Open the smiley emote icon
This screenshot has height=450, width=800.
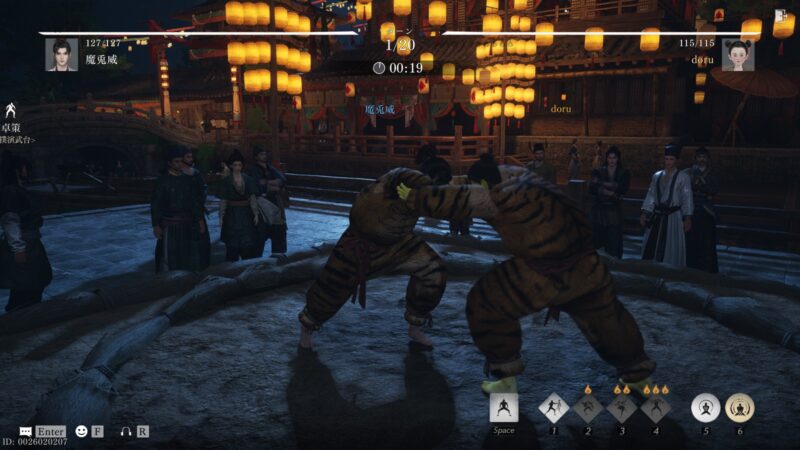pyautogui.click(x=81, y=431)
